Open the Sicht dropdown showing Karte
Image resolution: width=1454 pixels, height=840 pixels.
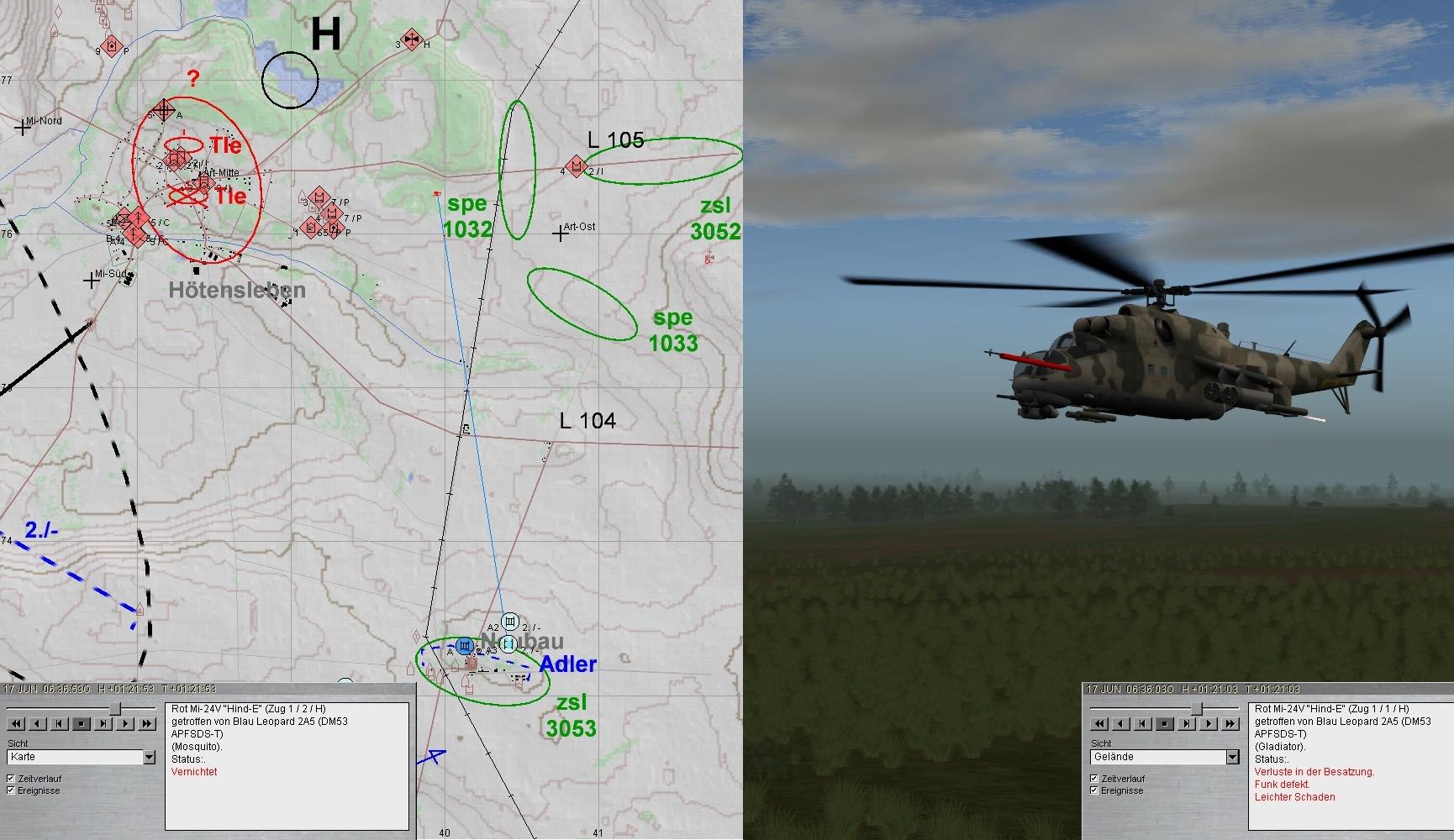click(150, 758)
